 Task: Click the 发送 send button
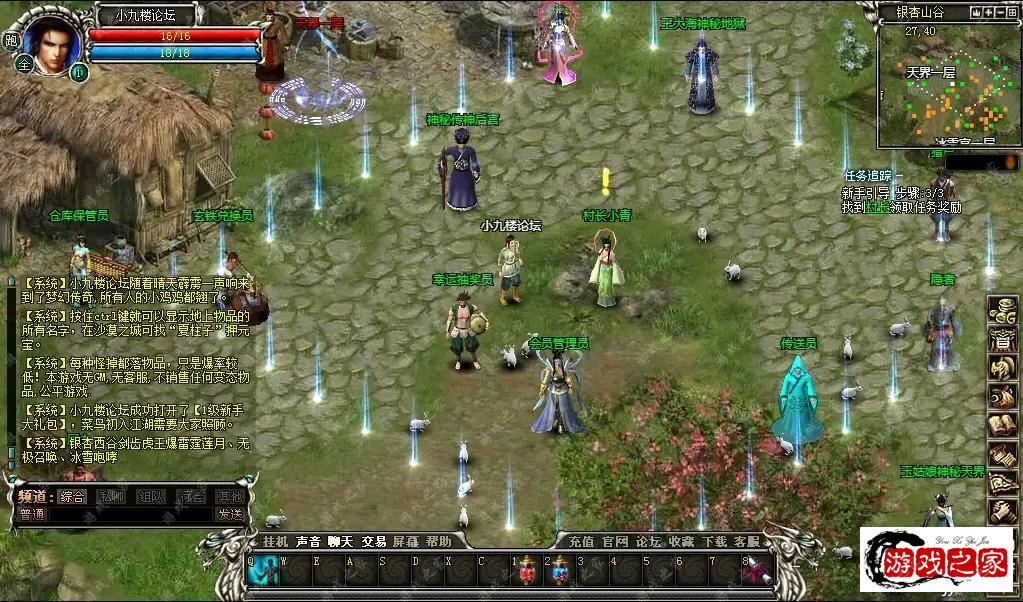[x=230, y=514]
